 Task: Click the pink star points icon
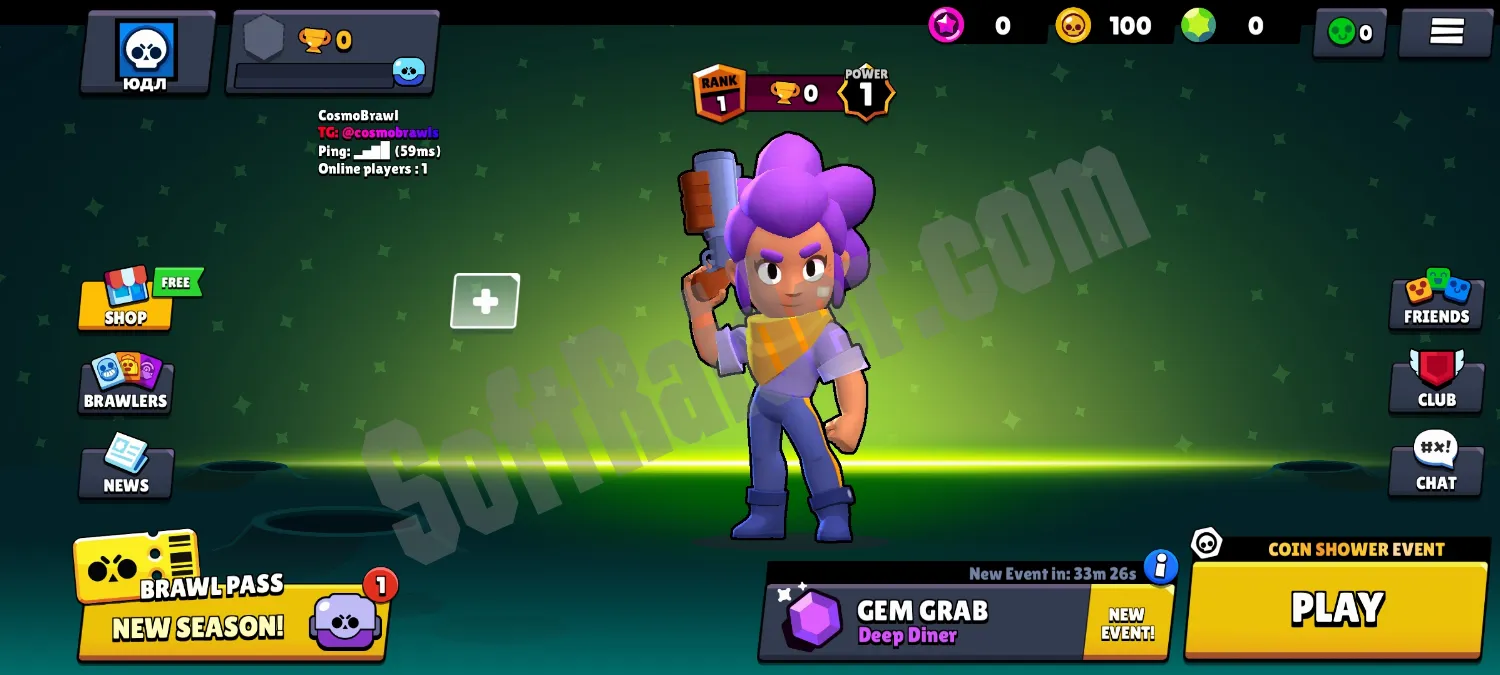click(946, 26)
